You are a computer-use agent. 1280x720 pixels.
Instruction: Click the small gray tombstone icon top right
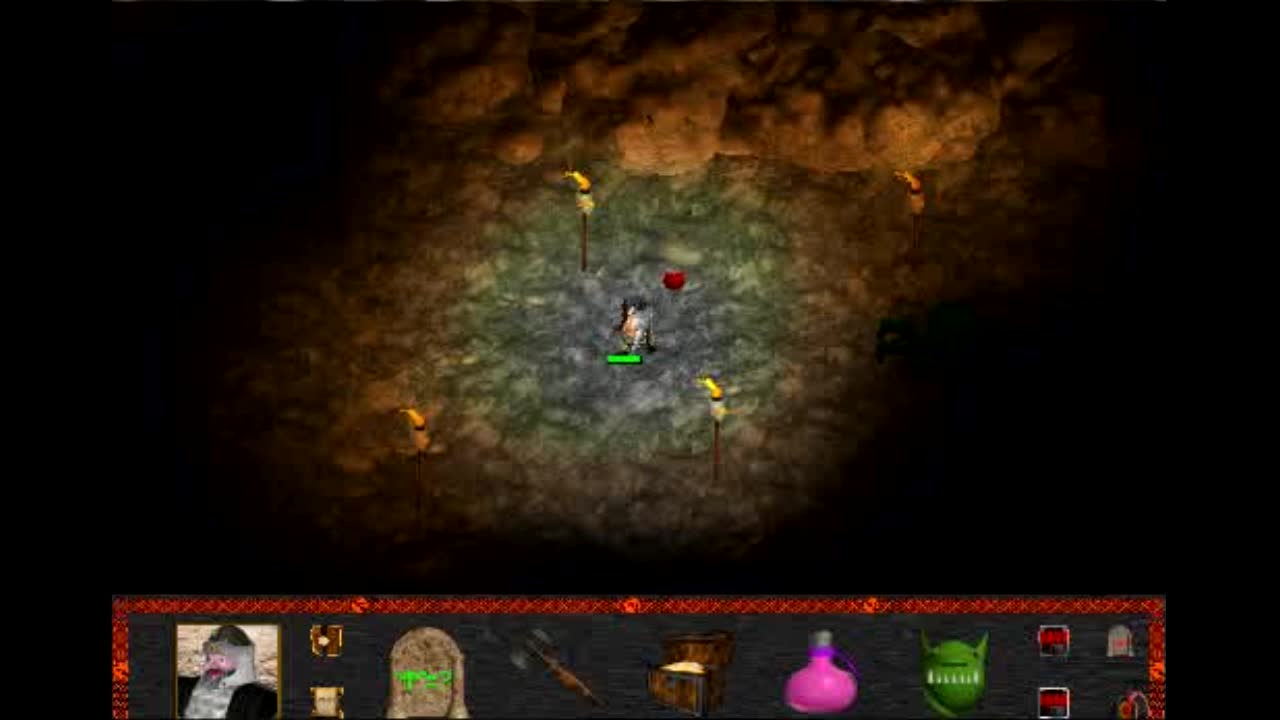coord(1120,640)
